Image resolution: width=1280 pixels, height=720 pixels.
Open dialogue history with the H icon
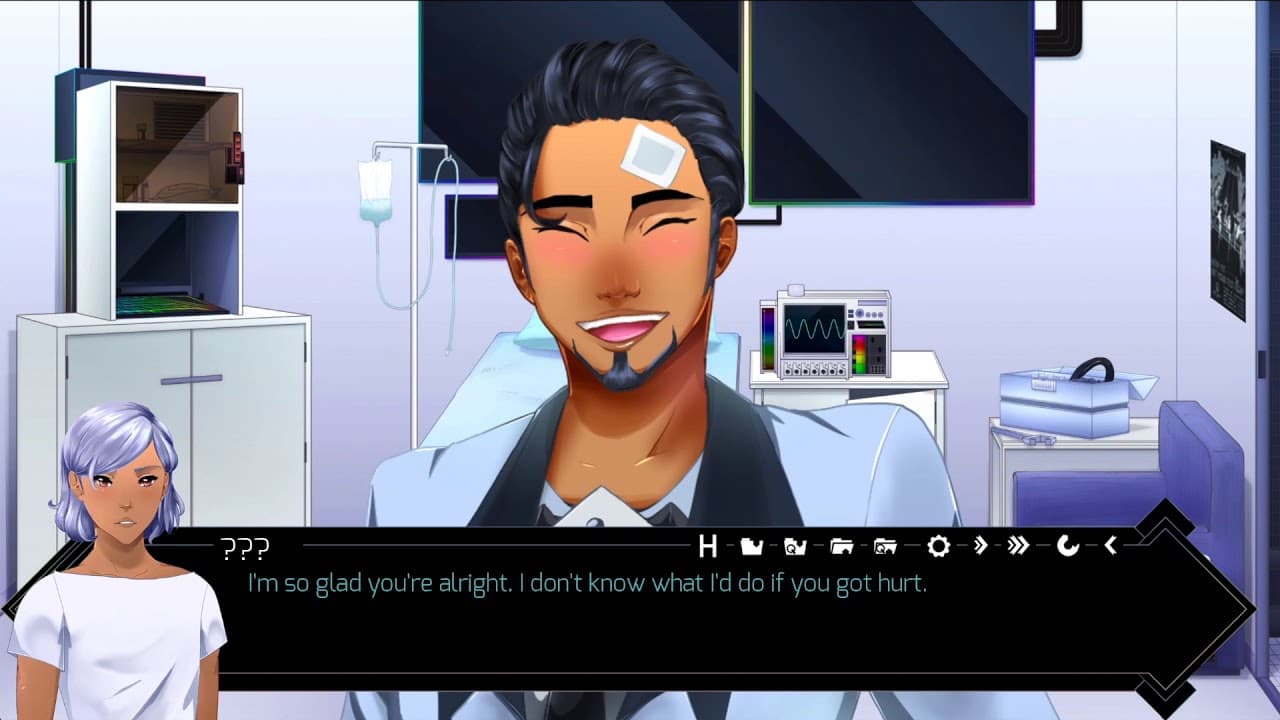click(x=709, y=545)
